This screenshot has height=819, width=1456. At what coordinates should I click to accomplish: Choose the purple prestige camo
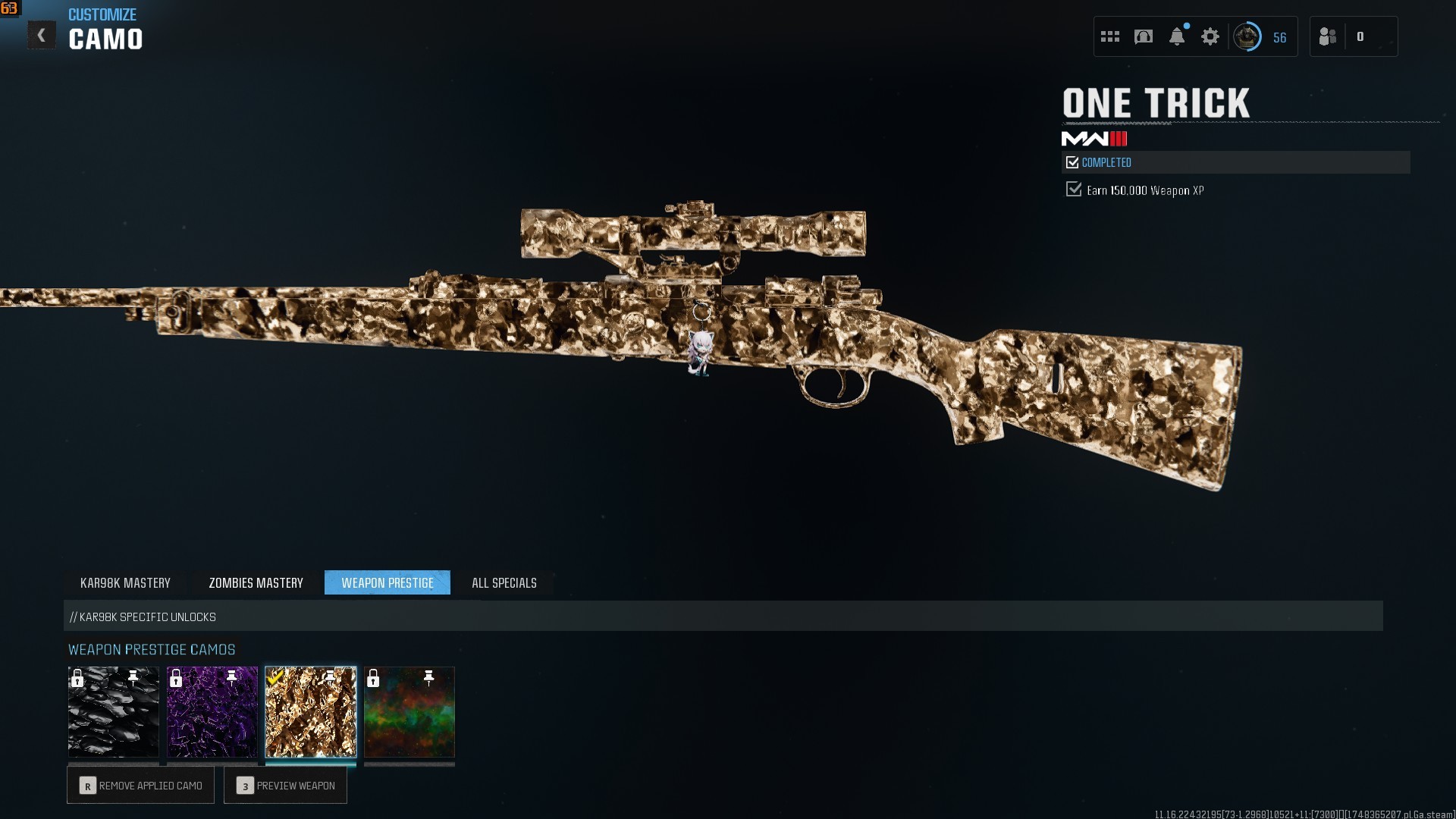point(212,712)
